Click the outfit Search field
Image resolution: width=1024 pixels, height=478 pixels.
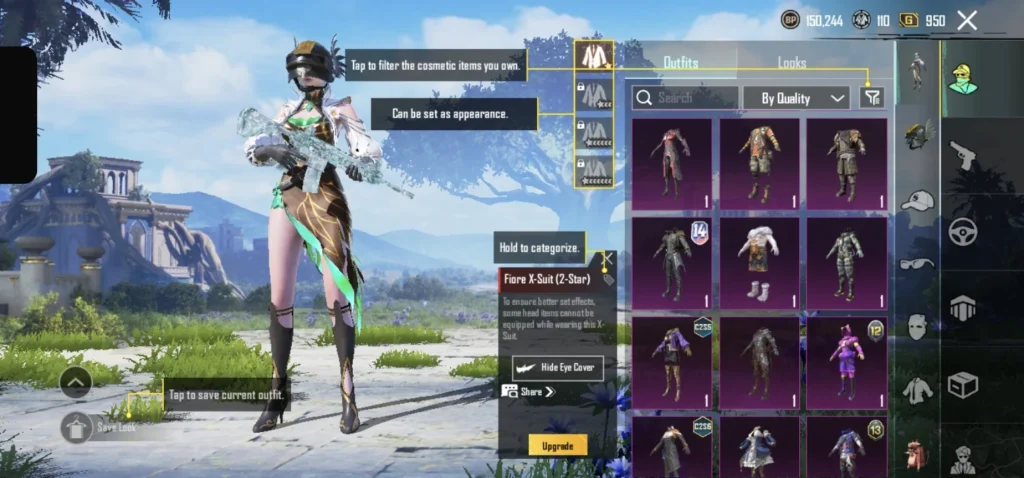[687, 97]
